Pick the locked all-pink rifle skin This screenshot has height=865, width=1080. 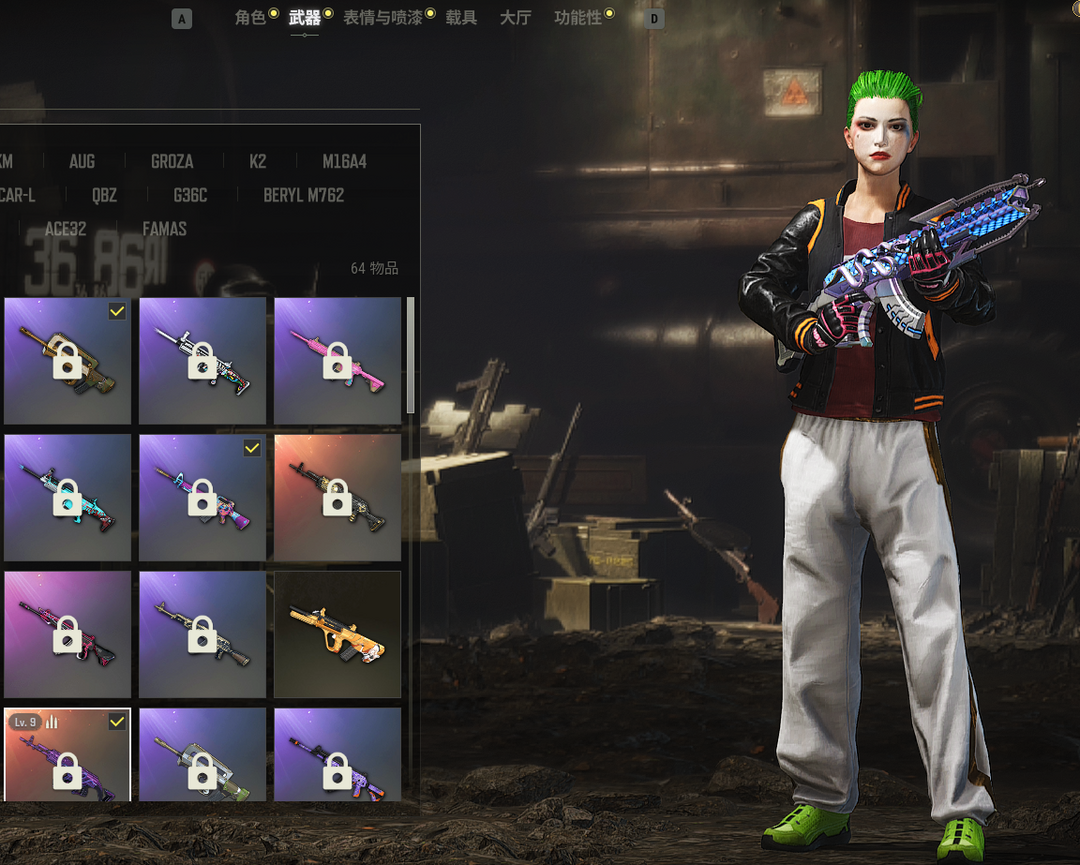pyautogui.click(x=337, y=360)
